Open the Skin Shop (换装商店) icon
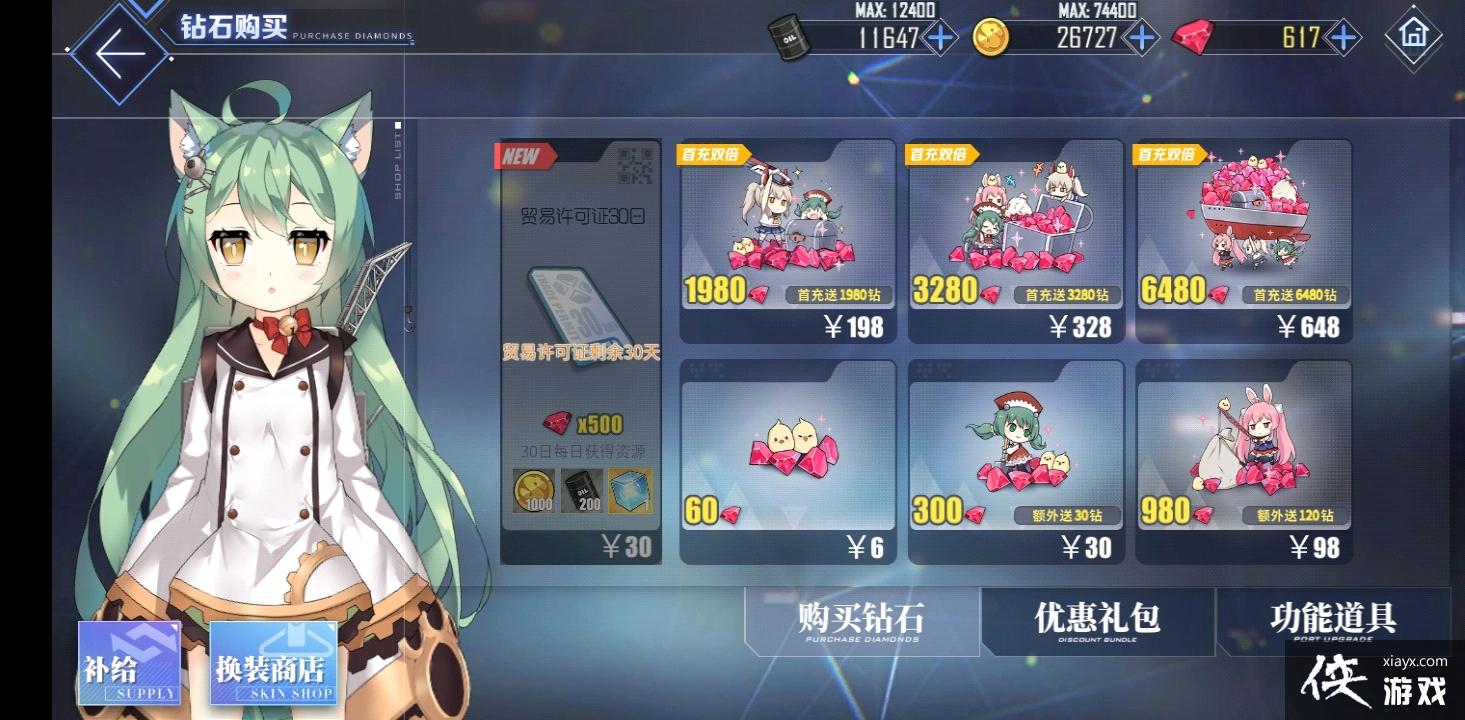 point(272,665)
